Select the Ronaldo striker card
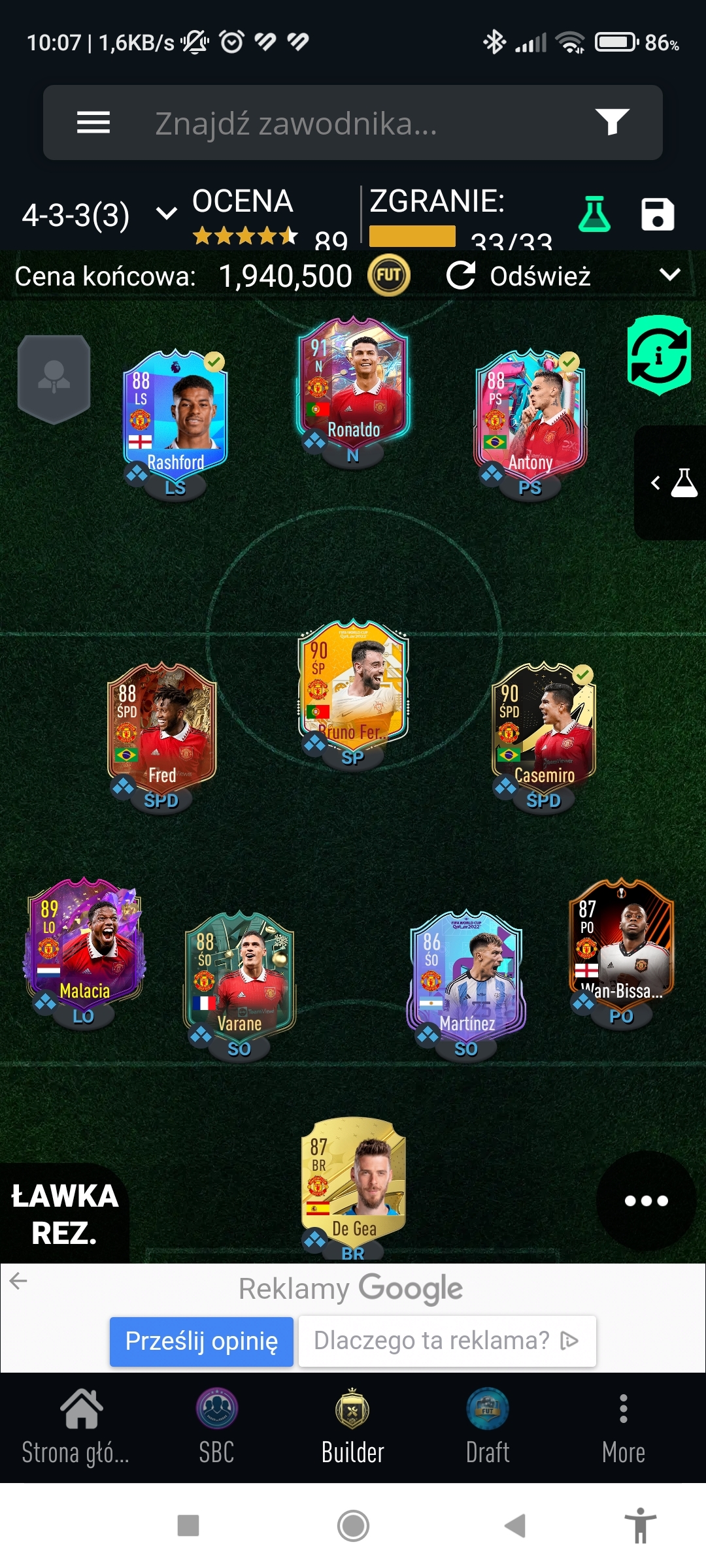The height and width of the screenshot is (1568, 706). coord(353,385)
